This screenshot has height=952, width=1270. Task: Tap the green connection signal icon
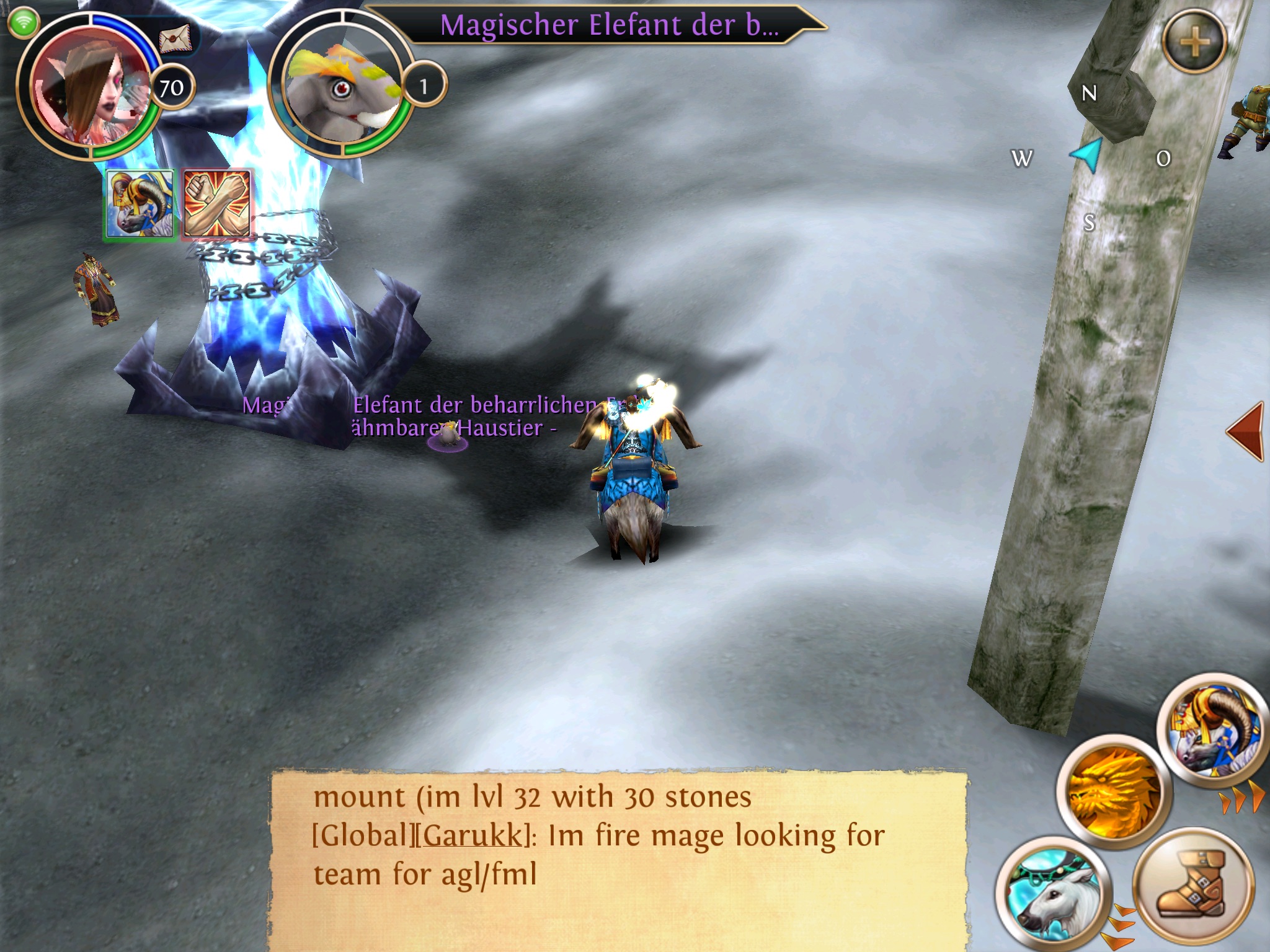pyautogui.click(x=24, y=23)
